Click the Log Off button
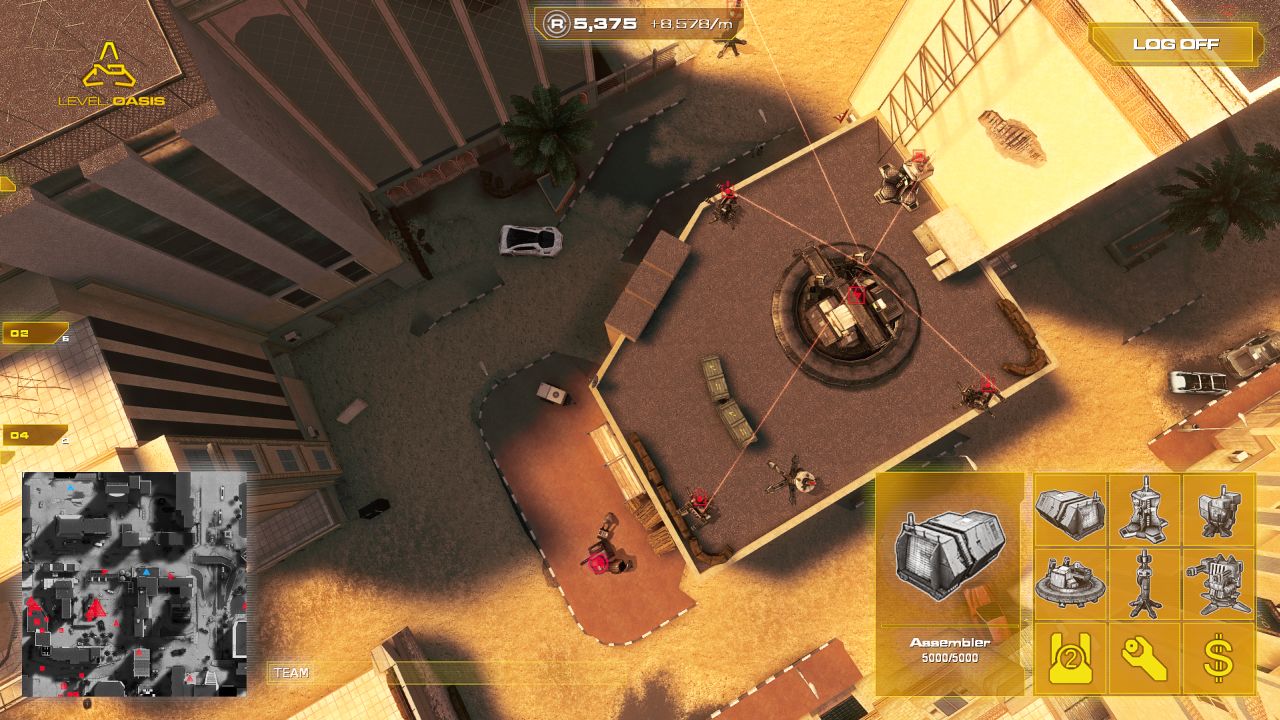 point(1177,43)
